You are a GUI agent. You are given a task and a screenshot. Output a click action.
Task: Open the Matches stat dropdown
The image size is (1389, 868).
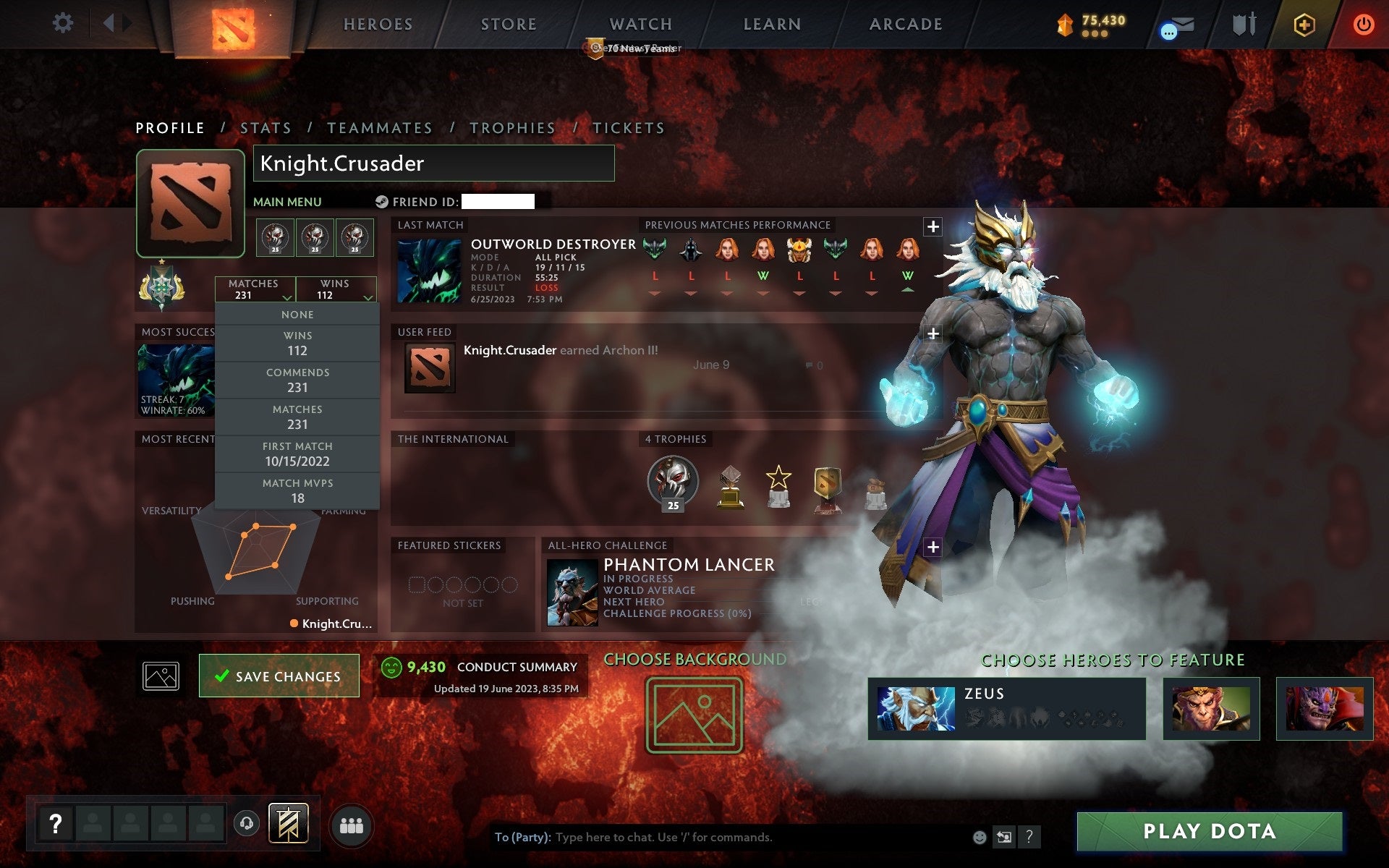[255, 289]
